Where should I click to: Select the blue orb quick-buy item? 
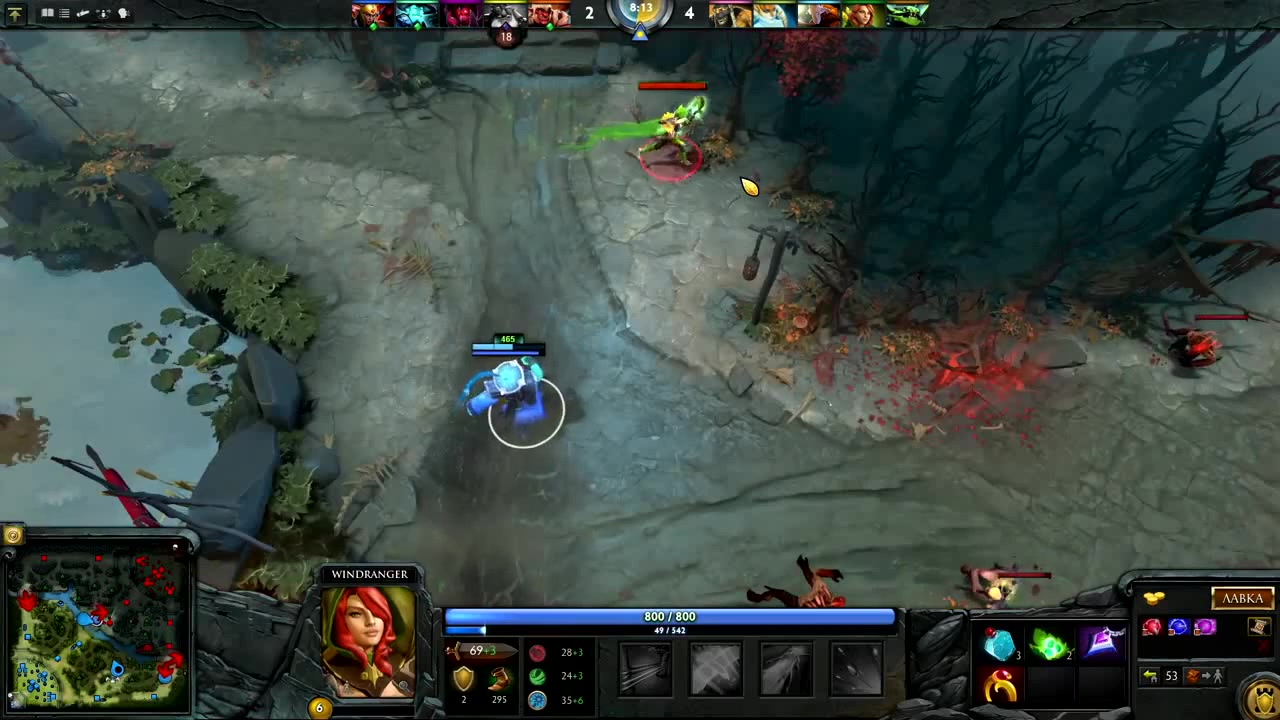pos(1178,627)
